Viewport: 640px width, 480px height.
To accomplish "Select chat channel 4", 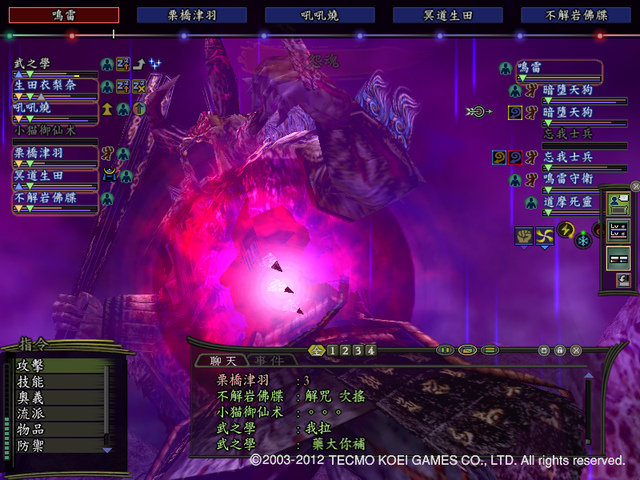I will 370,351.
